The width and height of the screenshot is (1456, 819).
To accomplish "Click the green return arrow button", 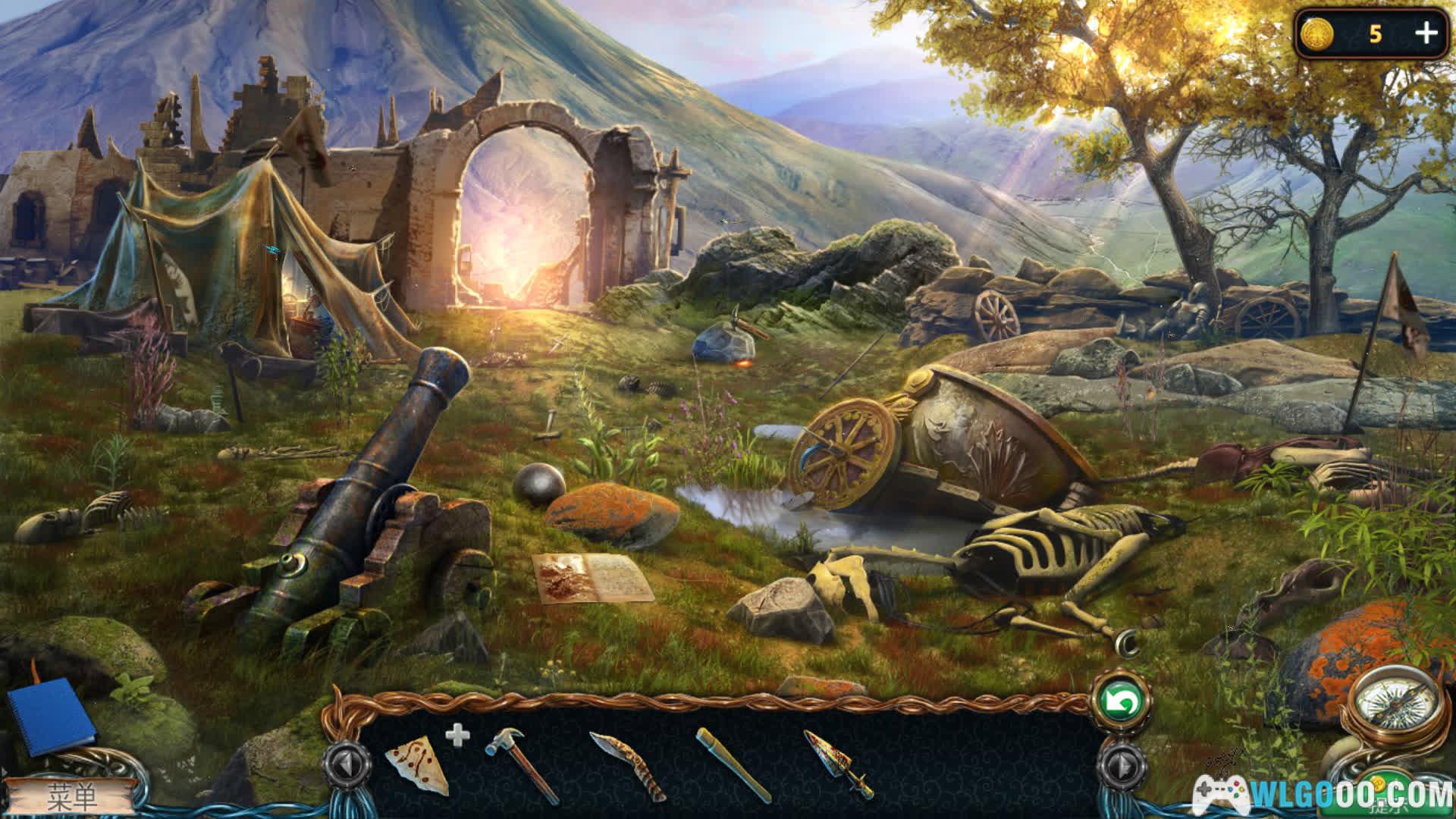I will coord(1121,703).
